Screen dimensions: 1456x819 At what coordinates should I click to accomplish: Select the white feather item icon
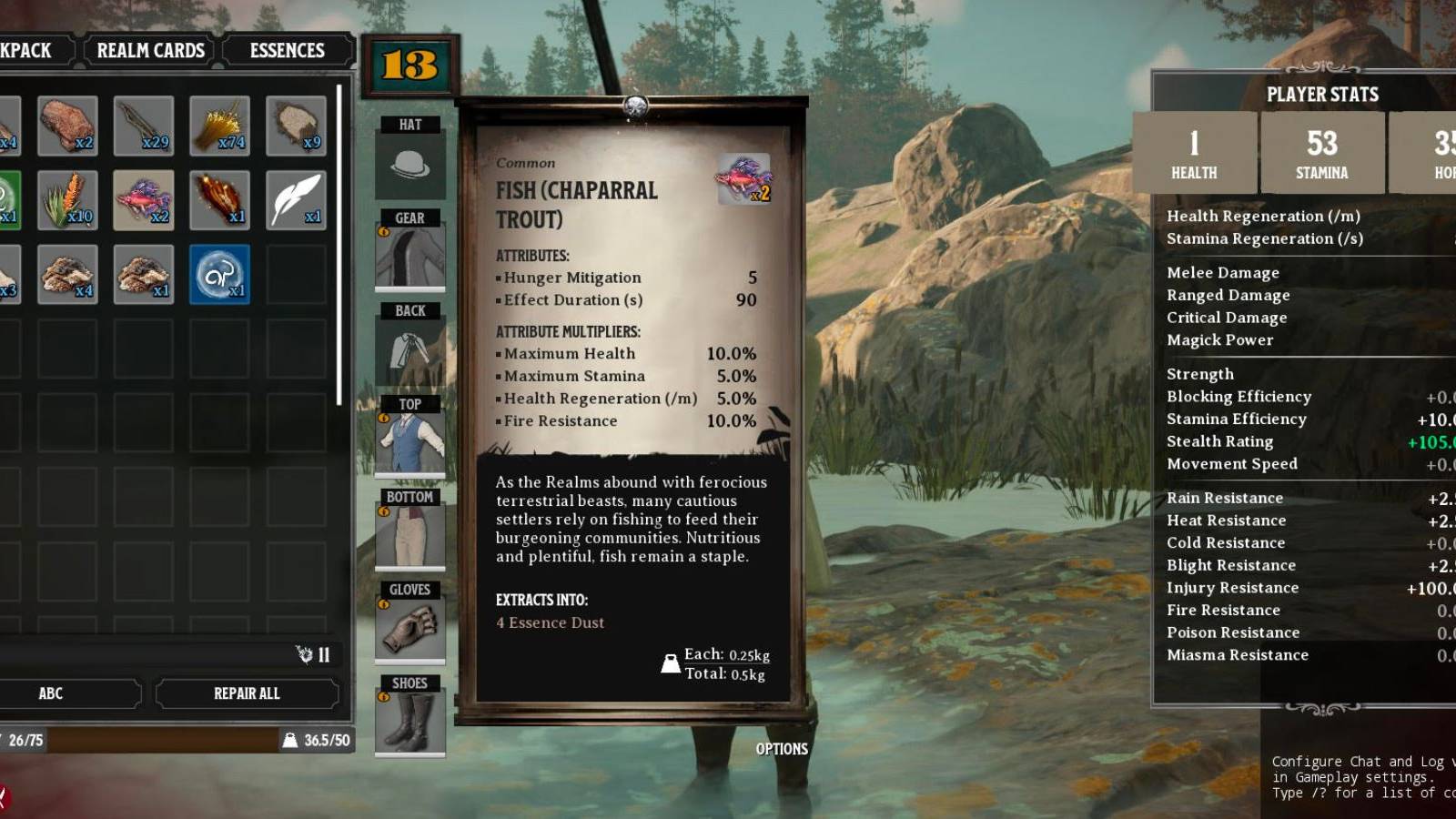pyautogui.click(x=296, y=198)
